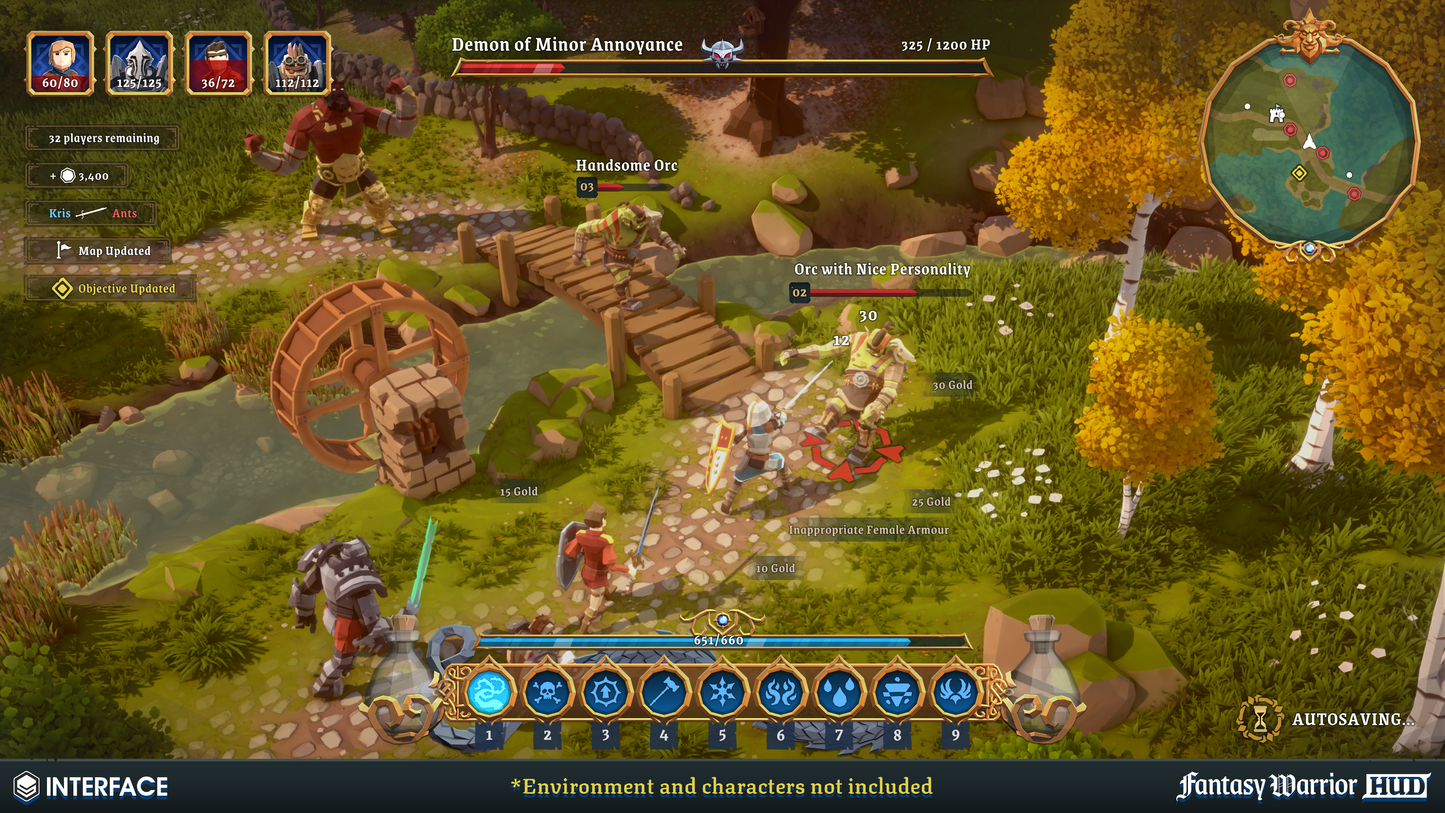
Task: Open the Objective Updated notification
Action: (111, 289)
